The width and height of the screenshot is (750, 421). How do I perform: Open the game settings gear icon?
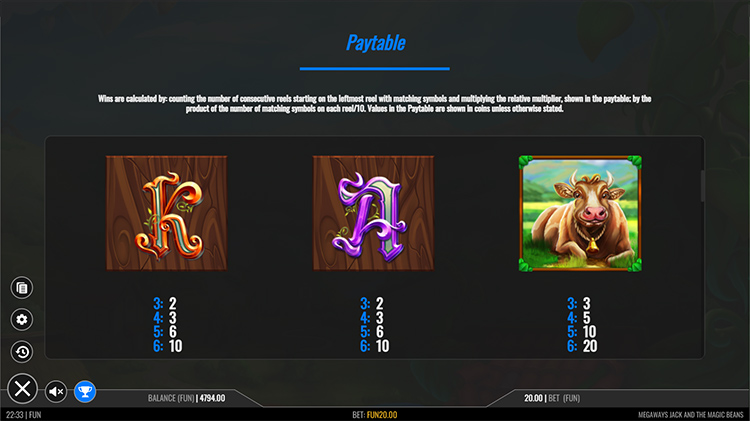coord(22,320)
